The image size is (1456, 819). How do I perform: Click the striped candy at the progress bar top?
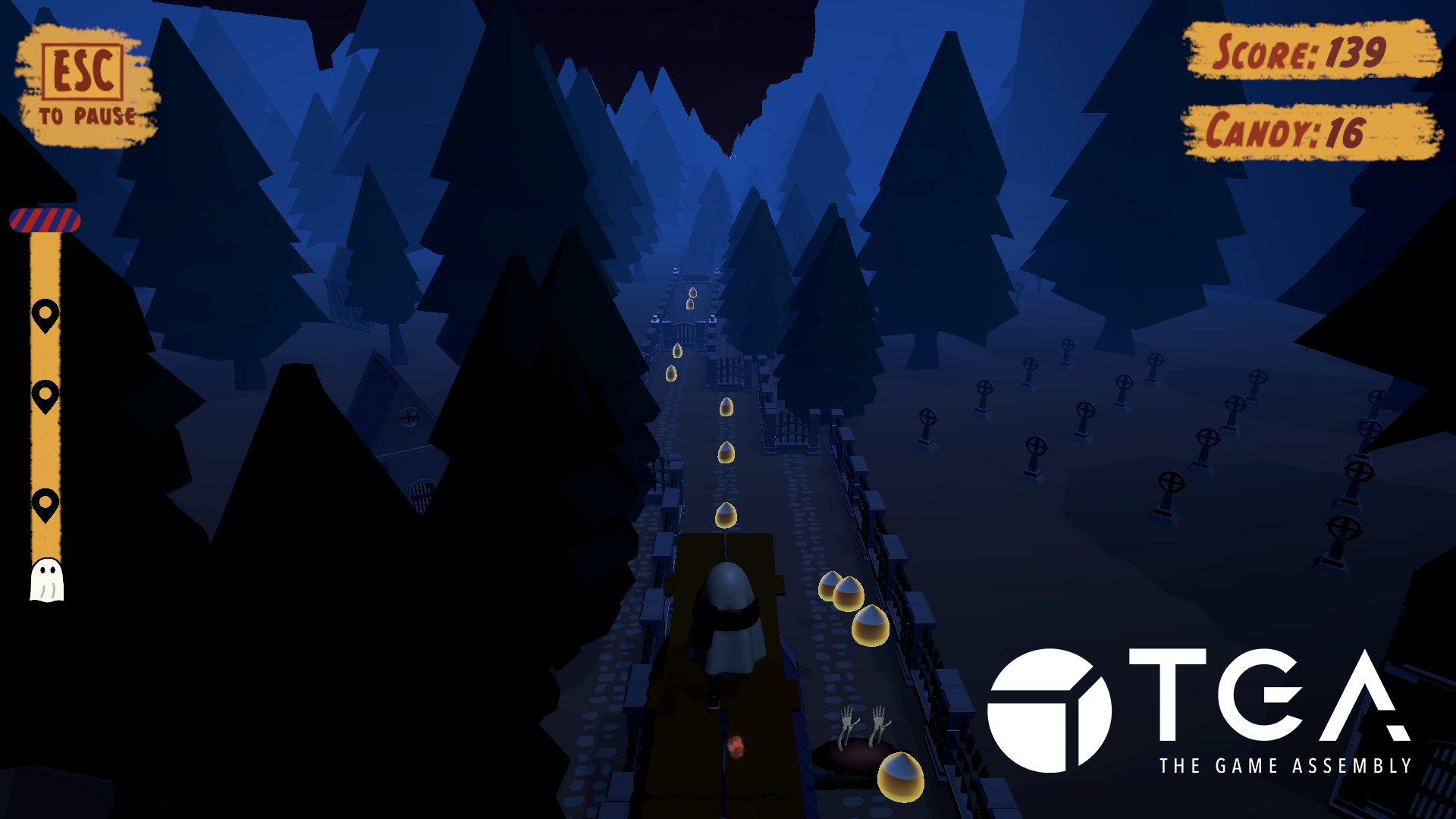(x=43, y=221)
